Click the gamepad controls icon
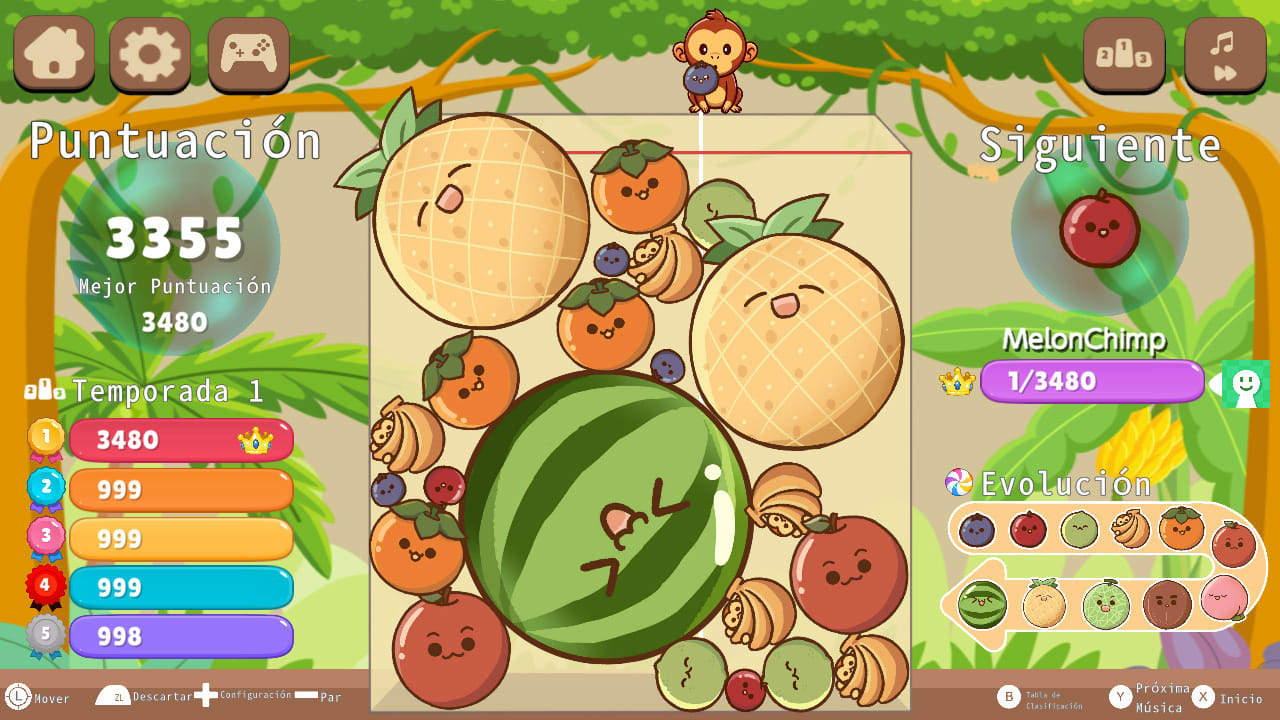Viewport: 1280px width, 720px height. 247,55
